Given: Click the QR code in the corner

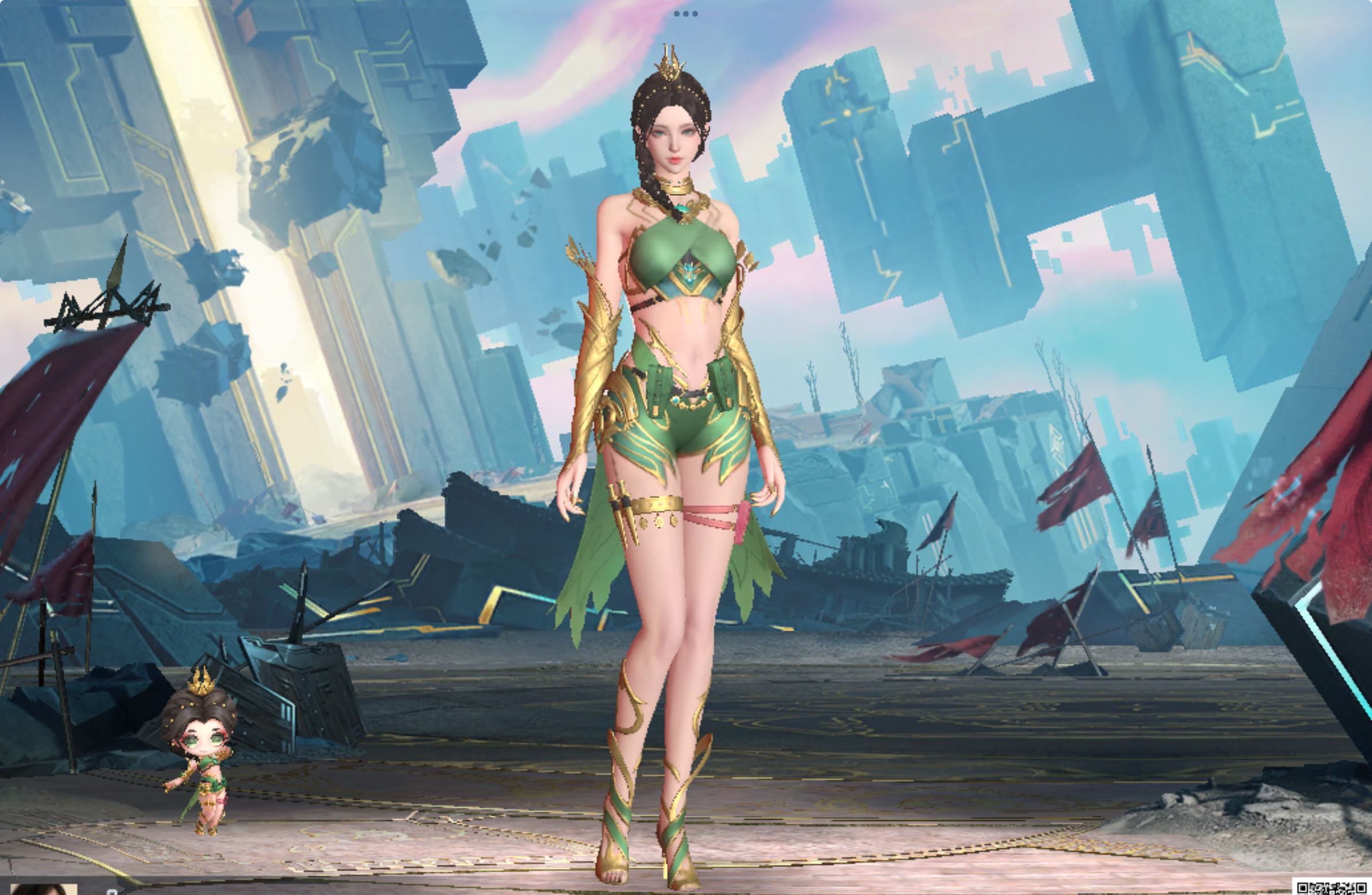Looking at the screenshot, I should (x=1331, y=888).
